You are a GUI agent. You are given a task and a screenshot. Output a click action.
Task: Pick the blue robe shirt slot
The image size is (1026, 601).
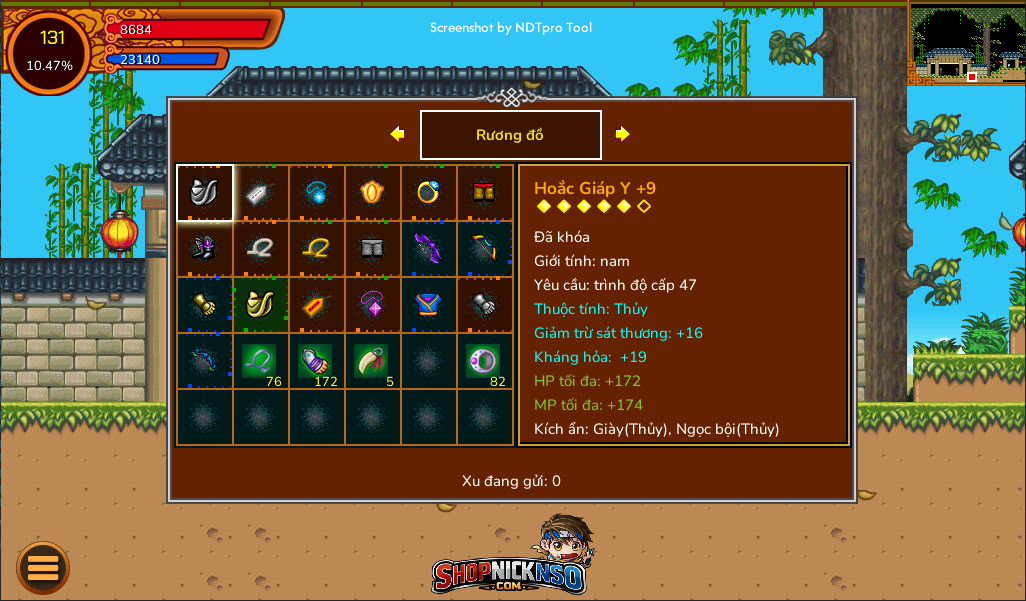tap(429, 305)
